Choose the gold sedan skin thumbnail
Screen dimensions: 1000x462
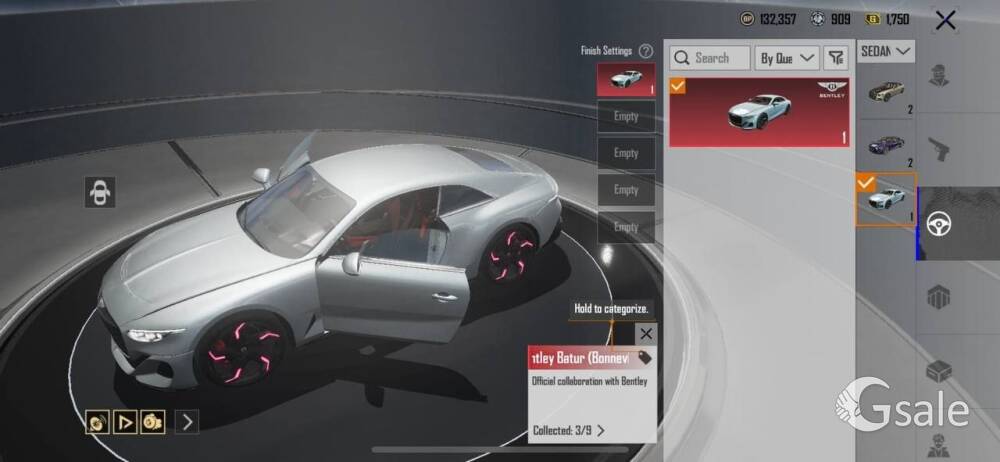886,93
